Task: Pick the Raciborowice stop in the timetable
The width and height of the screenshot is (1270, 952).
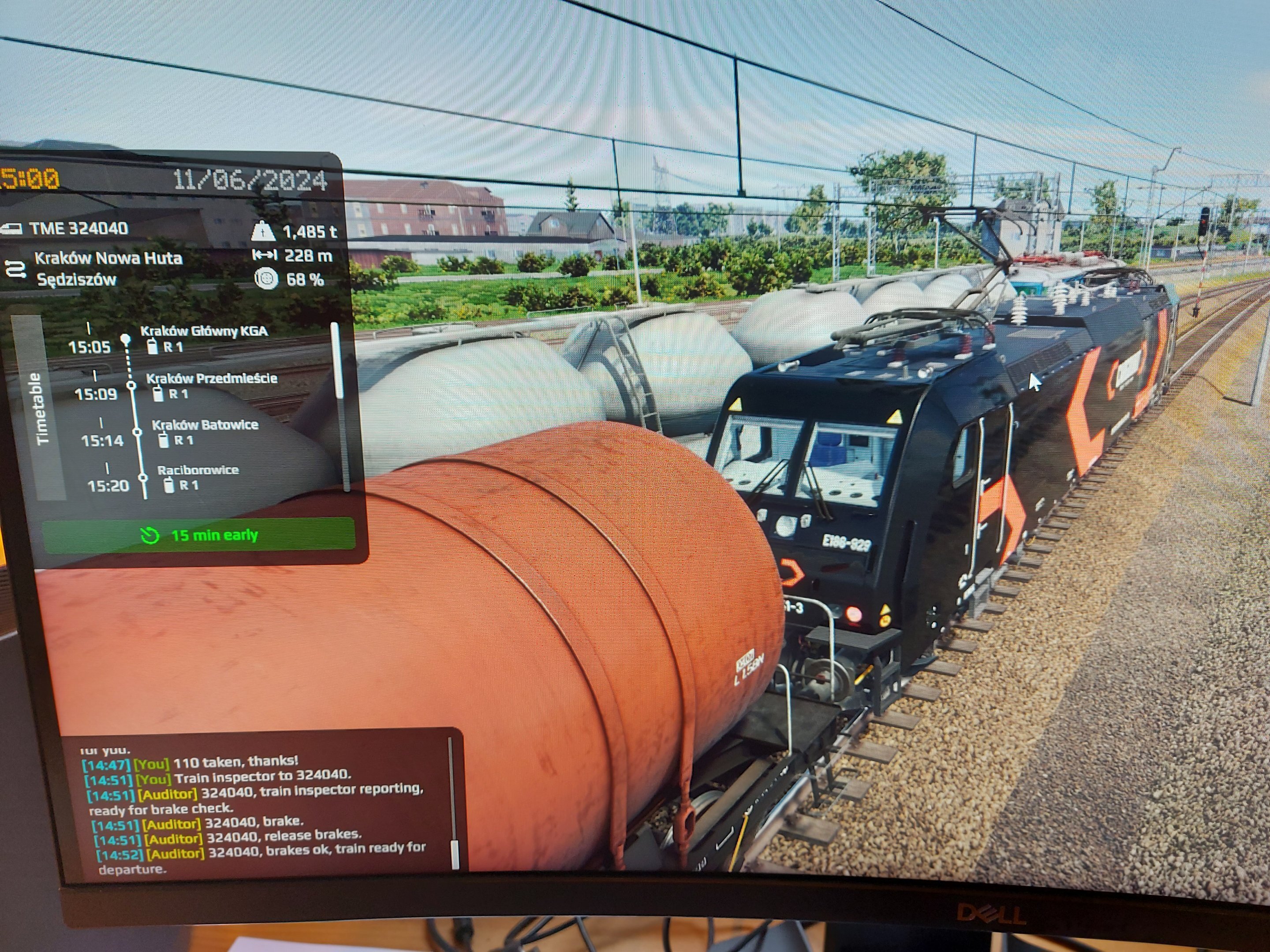Action: (198, 471)
